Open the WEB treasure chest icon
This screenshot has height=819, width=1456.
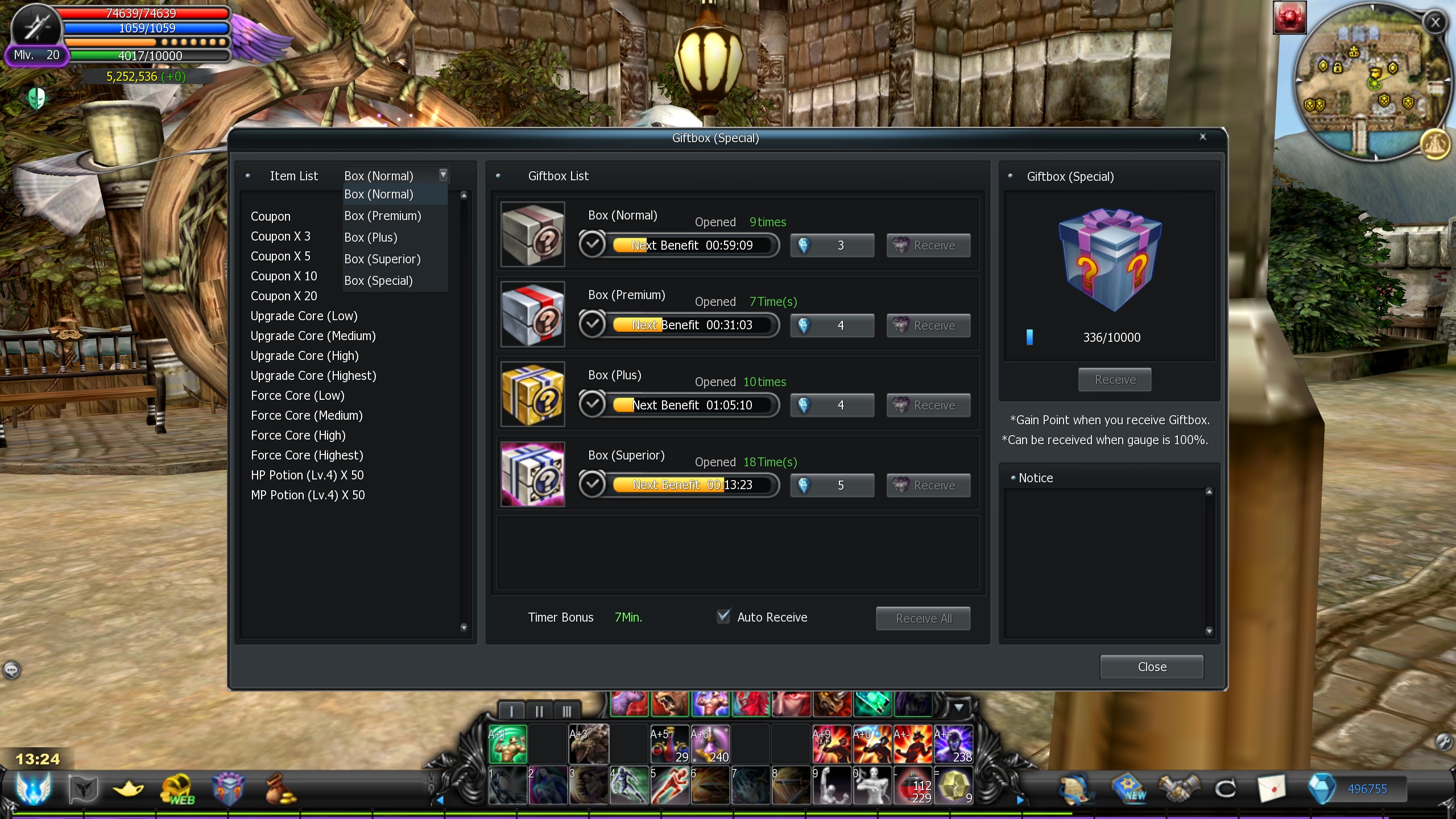(177, 789)
